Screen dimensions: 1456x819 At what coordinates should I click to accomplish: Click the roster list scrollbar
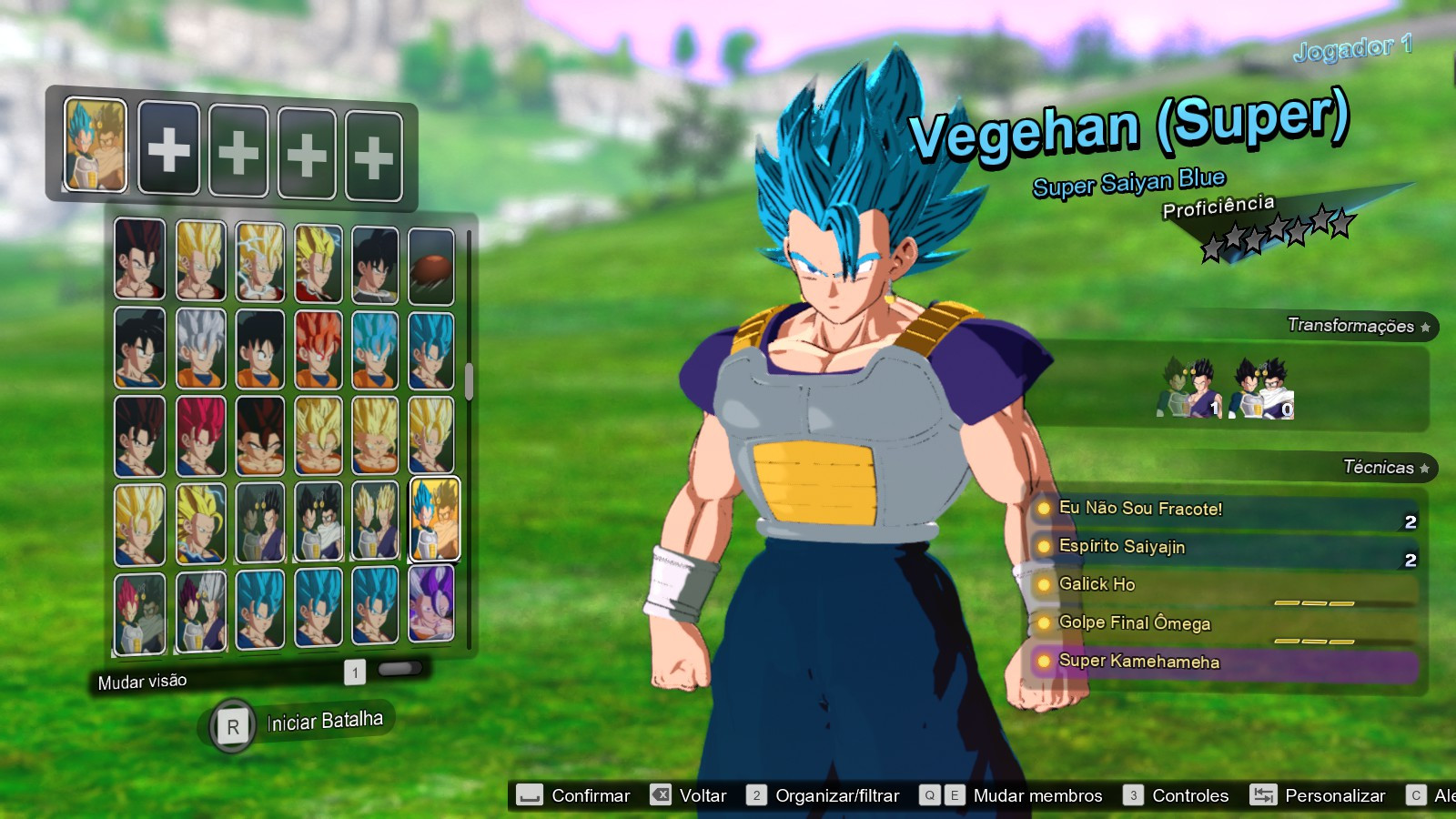tap(469, 380)
